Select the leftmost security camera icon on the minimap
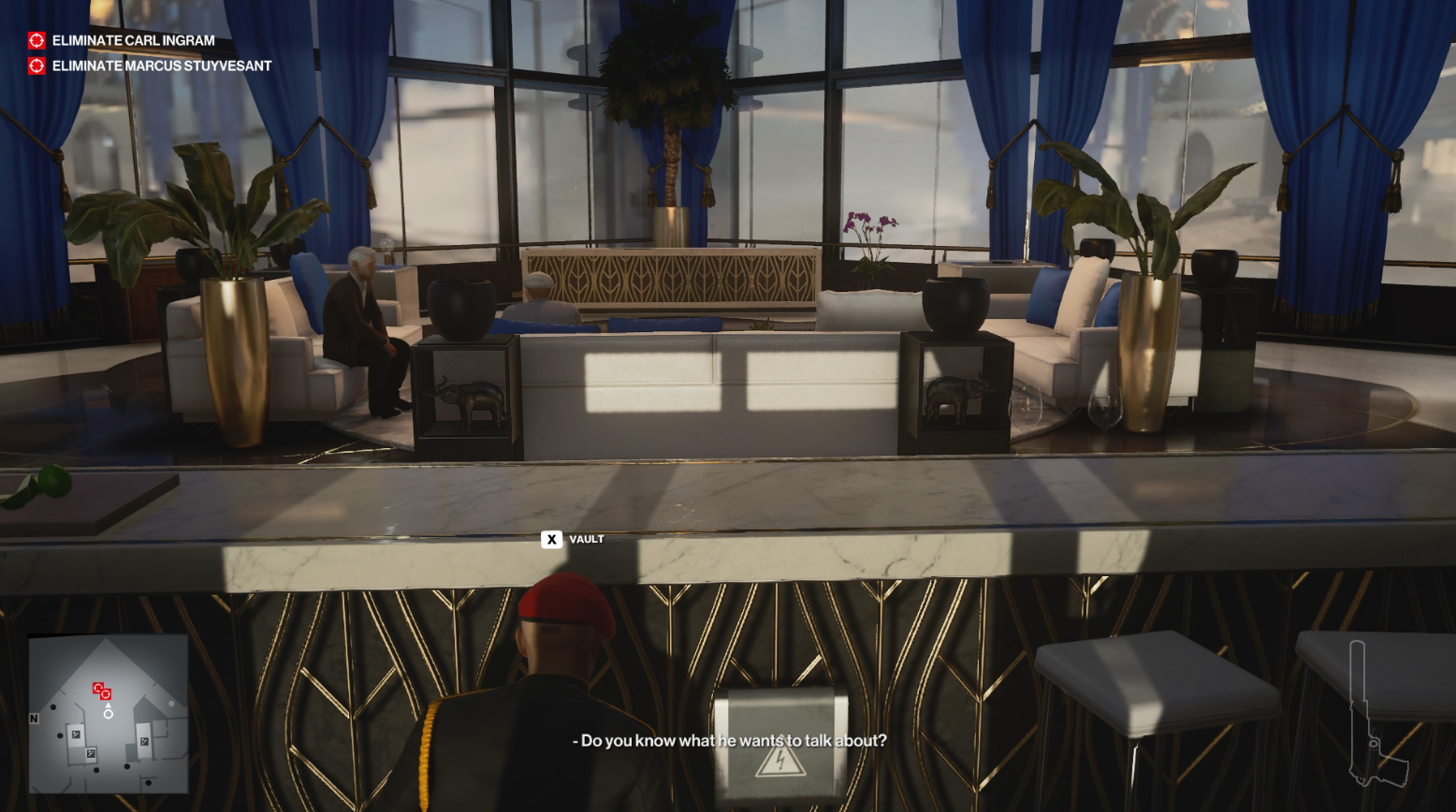1456x812 pixels. click(x=76, y=734)
